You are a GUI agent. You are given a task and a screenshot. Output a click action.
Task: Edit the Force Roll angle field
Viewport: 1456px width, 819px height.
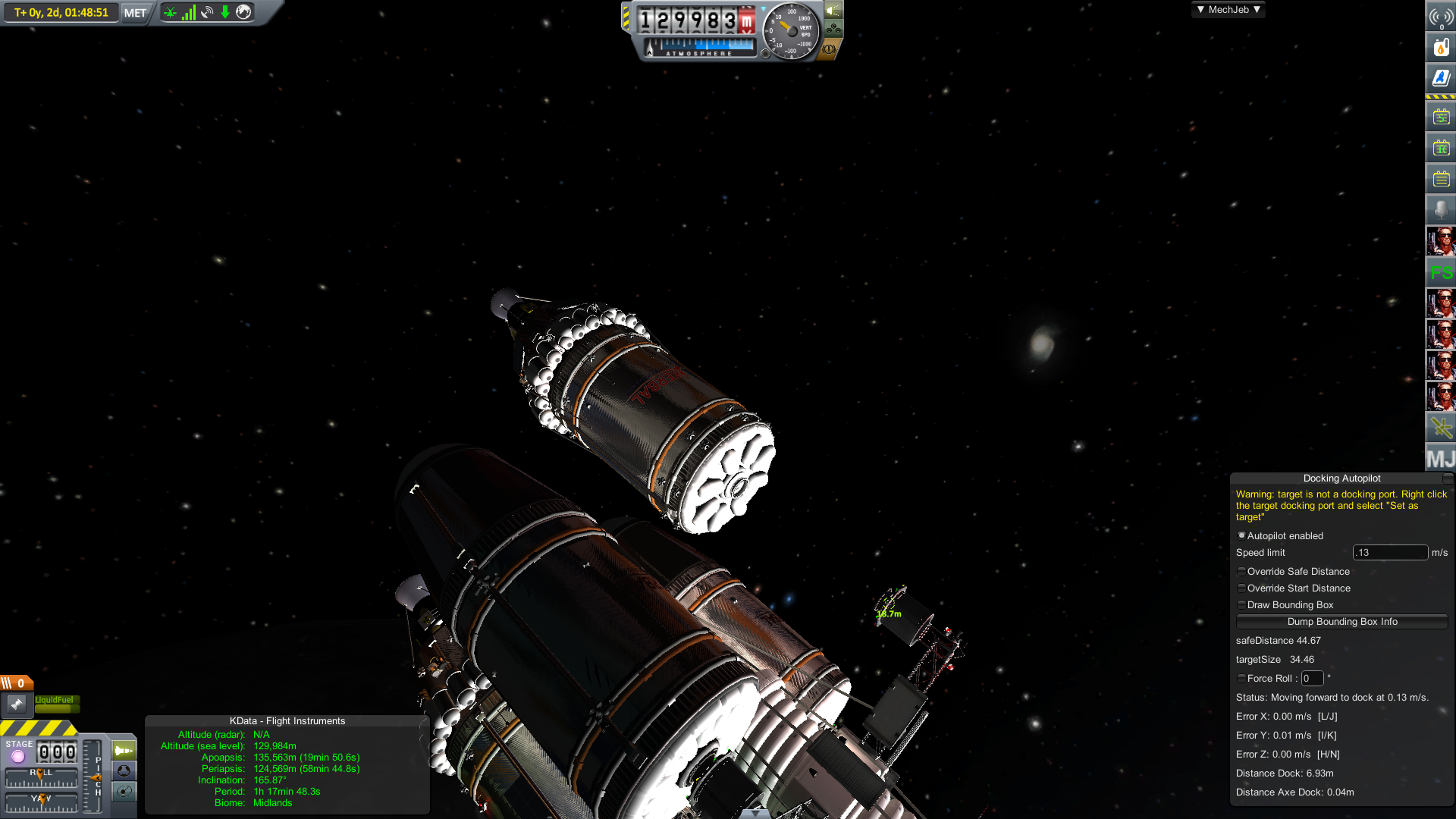coord(1312,679)
